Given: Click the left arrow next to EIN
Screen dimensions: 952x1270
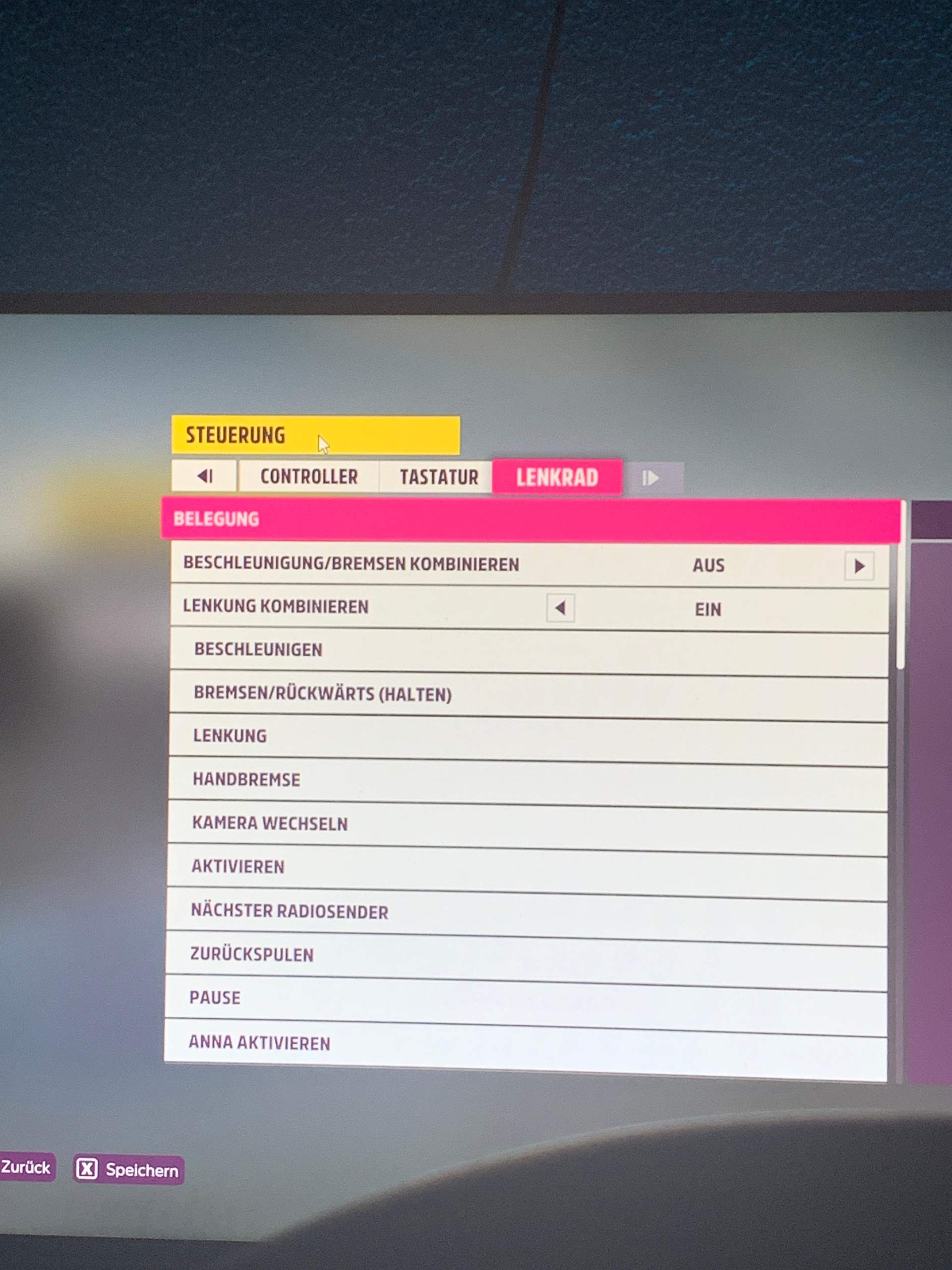Looking at the screenshot, I should (561, 607).
